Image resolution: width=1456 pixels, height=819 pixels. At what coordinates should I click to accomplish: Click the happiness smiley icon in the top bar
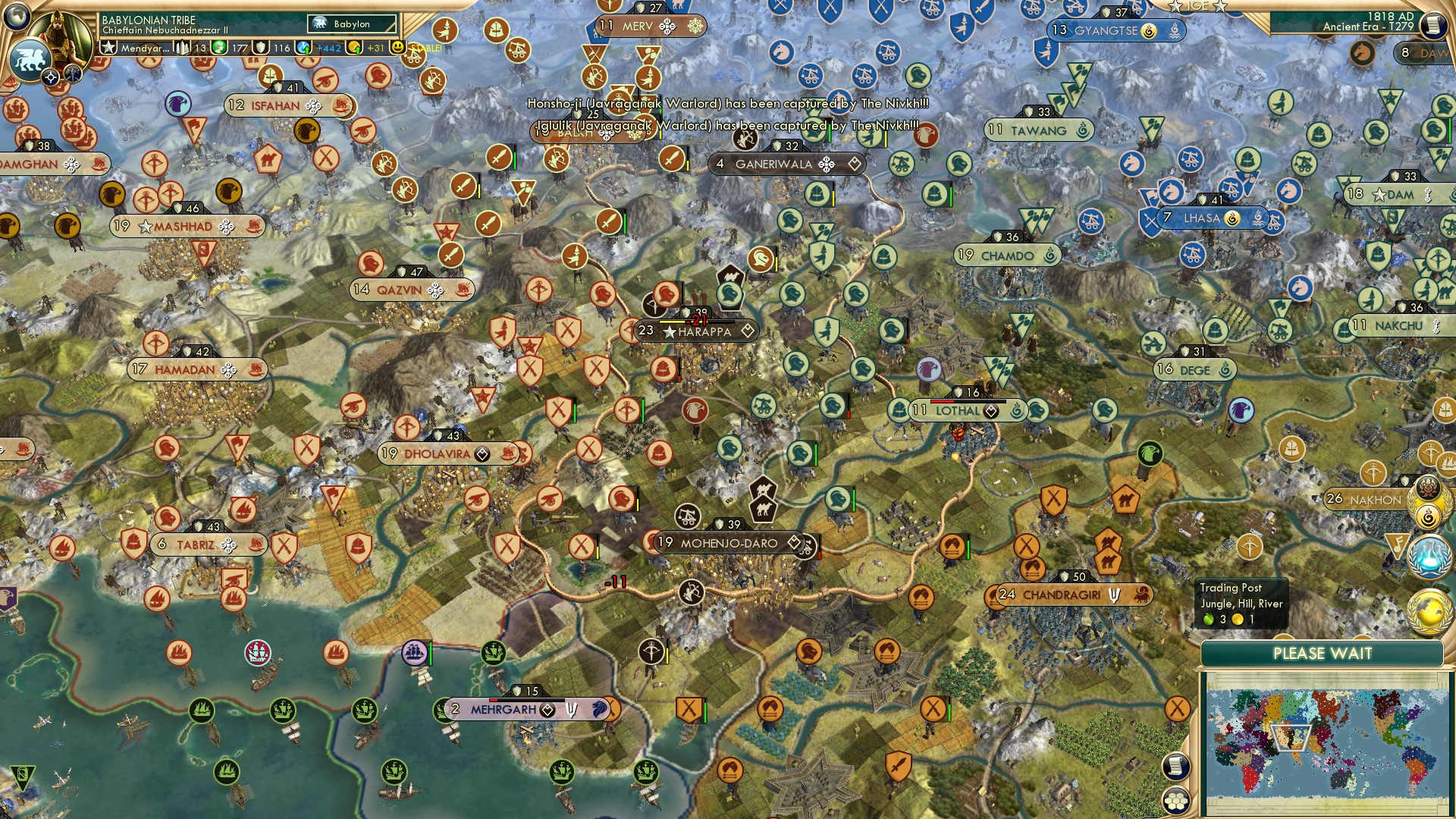coord(398,47)
